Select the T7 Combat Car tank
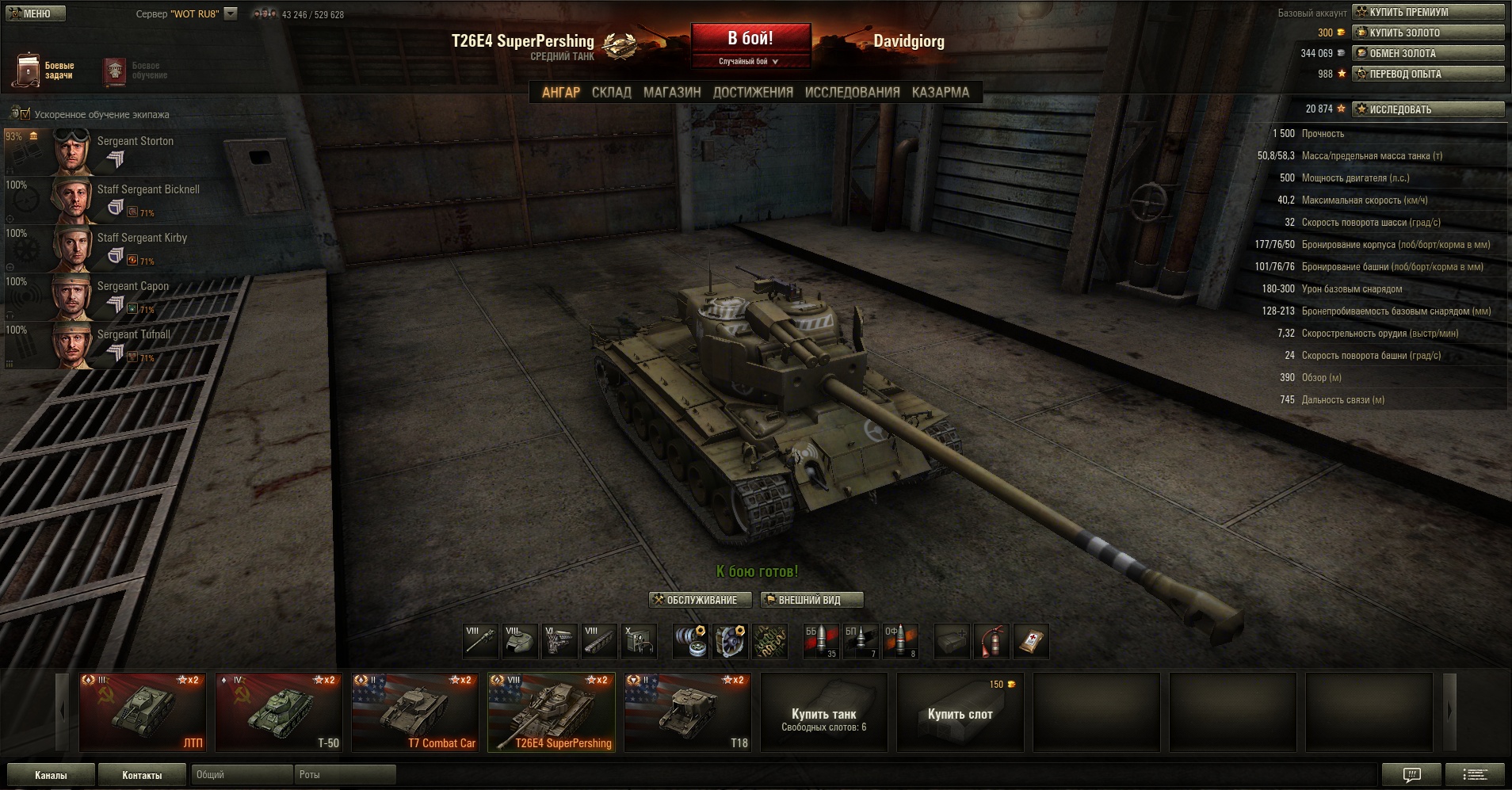 pos(414,712)
